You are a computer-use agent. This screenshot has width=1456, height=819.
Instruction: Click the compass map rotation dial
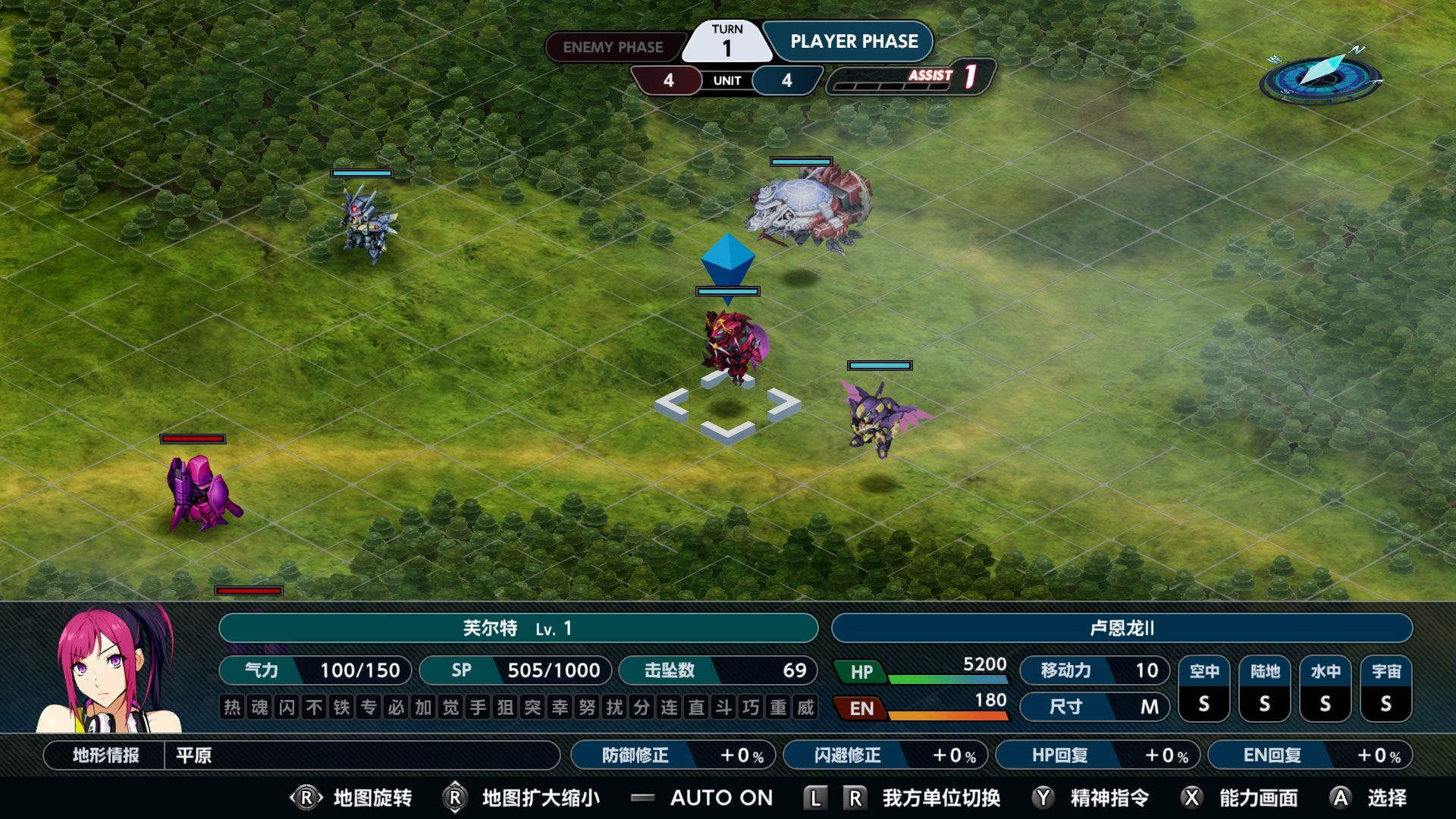pos(1321,76)
